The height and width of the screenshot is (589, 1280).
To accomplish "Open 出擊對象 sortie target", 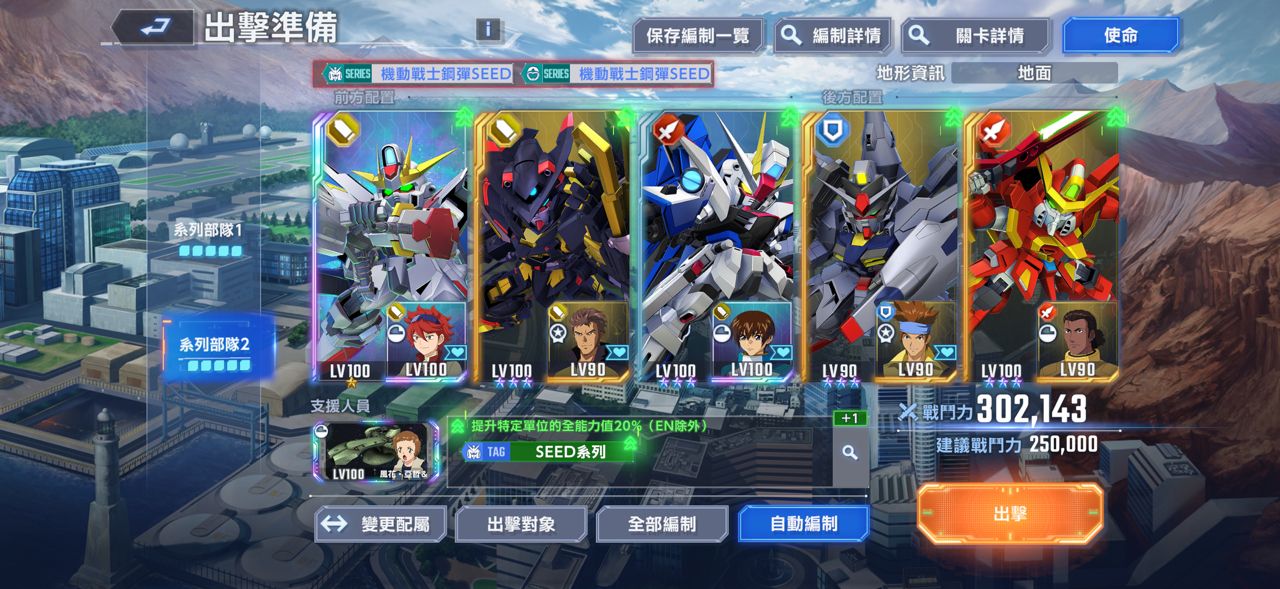I will click(x=521, y=524).
